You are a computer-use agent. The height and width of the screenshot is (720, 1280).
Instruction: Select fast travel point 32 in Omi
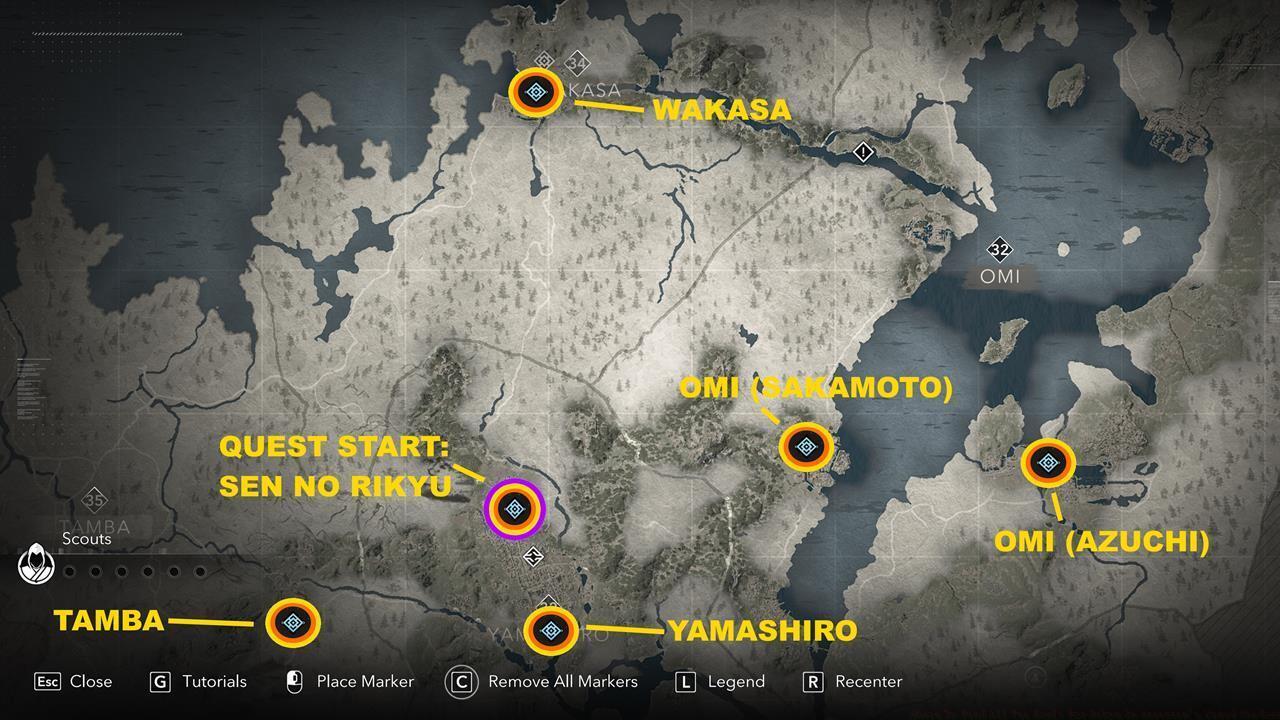[x=1003, y=249]
